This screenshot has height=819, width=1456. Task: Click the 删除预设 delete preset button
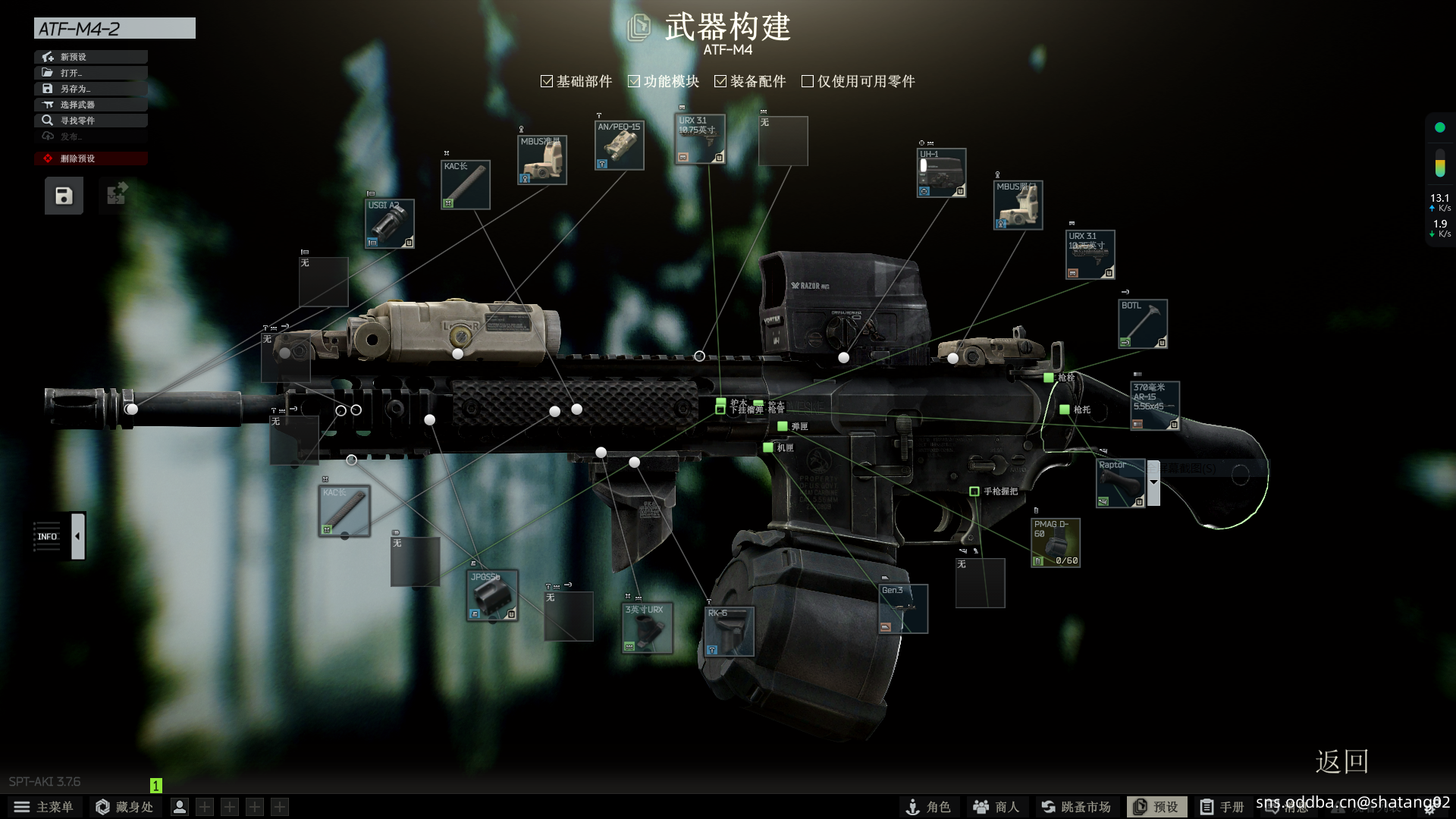91,158
